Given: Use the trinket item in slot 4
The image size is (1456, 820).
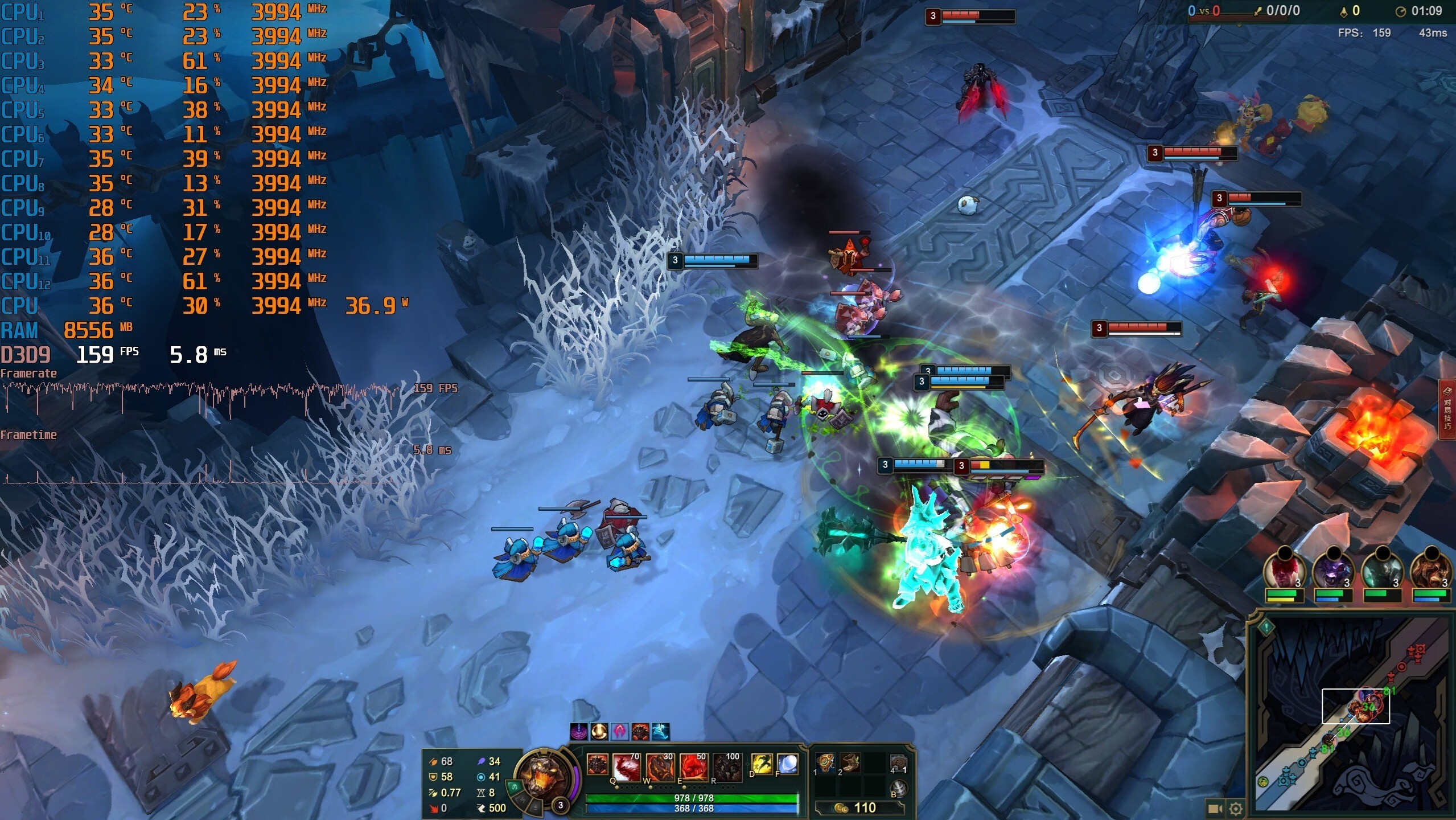Looking at the screenshot, I should (898, 762).
